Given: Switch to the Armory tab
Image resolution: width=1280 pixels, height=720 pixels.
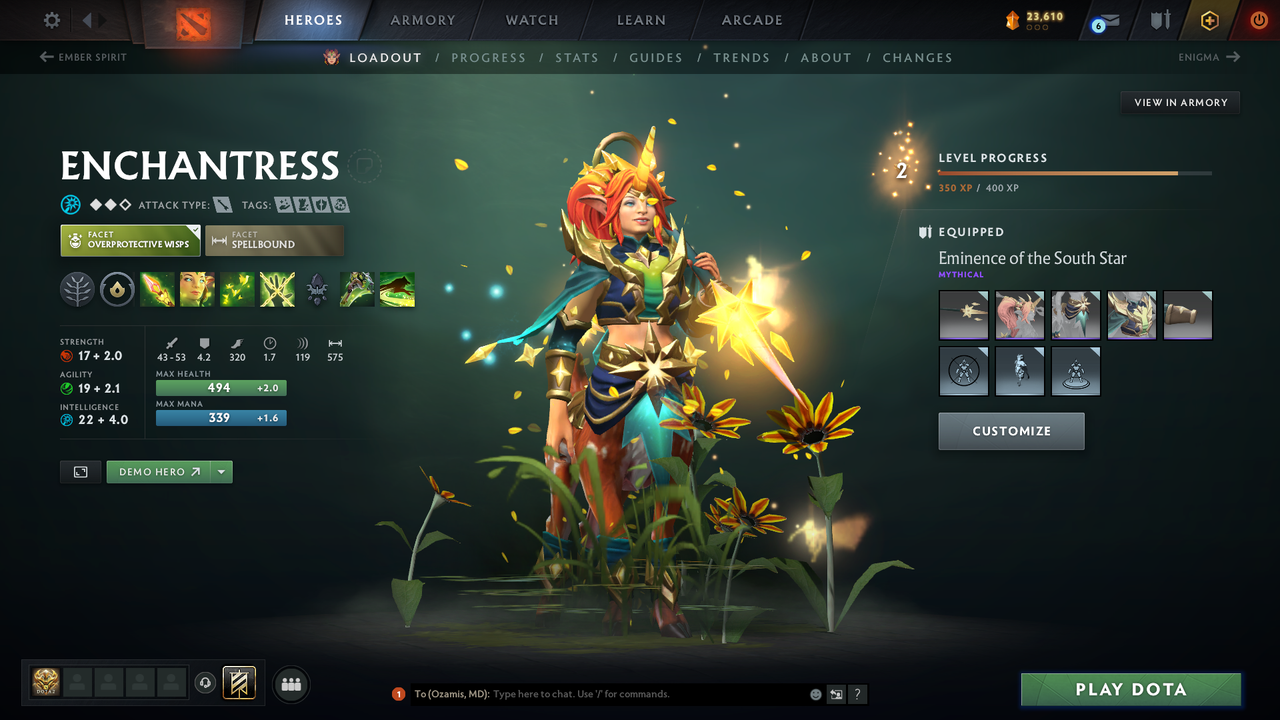Looking at the screenshot, I should coord(421,19).
